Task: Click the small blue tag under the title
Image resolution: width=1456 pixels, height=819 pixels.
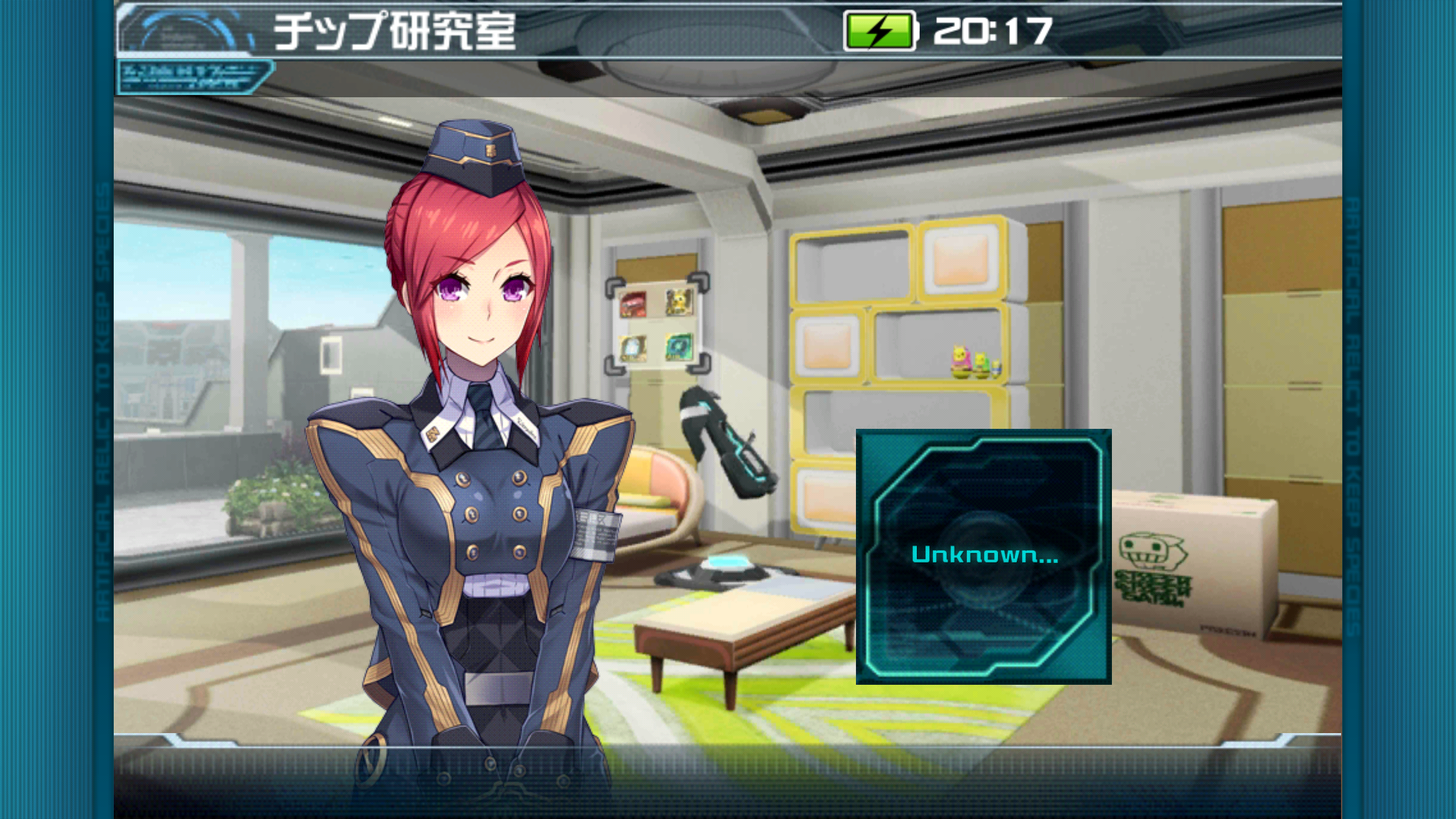Action: tap(195, 77)
